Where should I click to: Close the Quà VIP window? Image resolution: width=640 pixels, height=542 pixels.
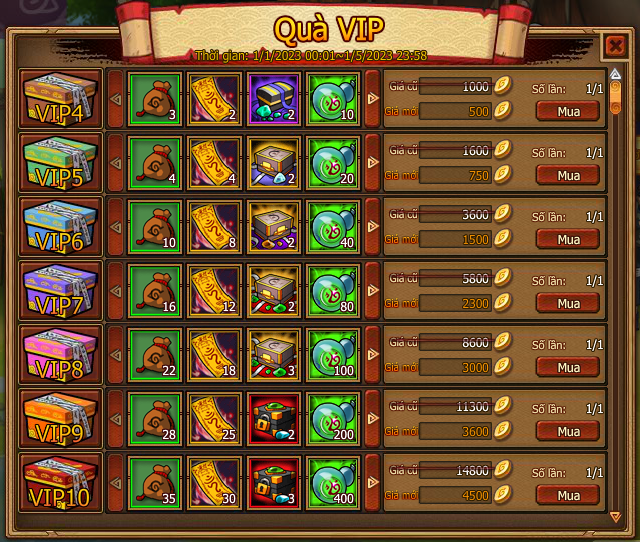614,45
